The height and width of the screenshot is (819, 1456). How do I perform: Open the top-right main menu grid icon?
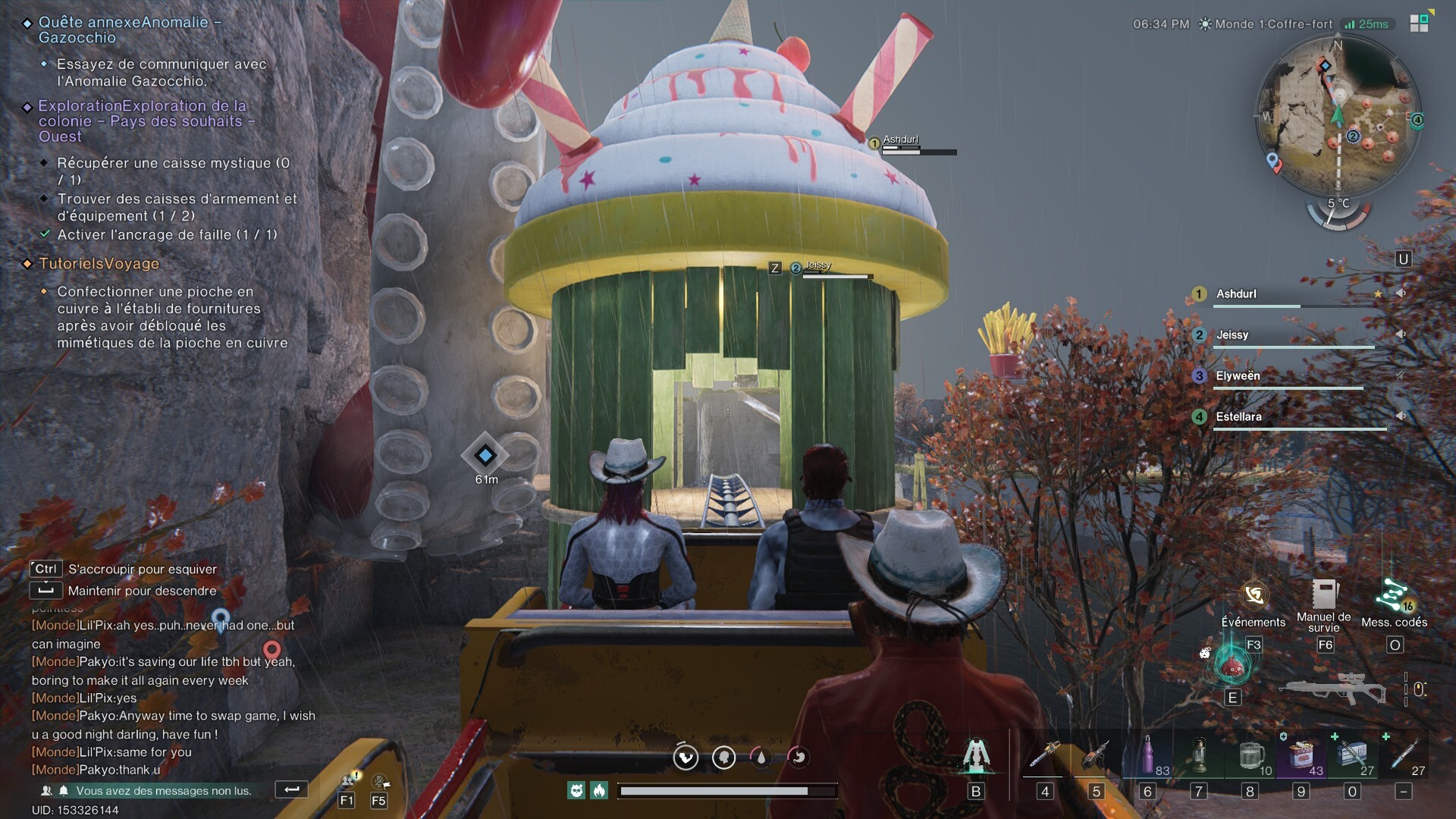1419,23
